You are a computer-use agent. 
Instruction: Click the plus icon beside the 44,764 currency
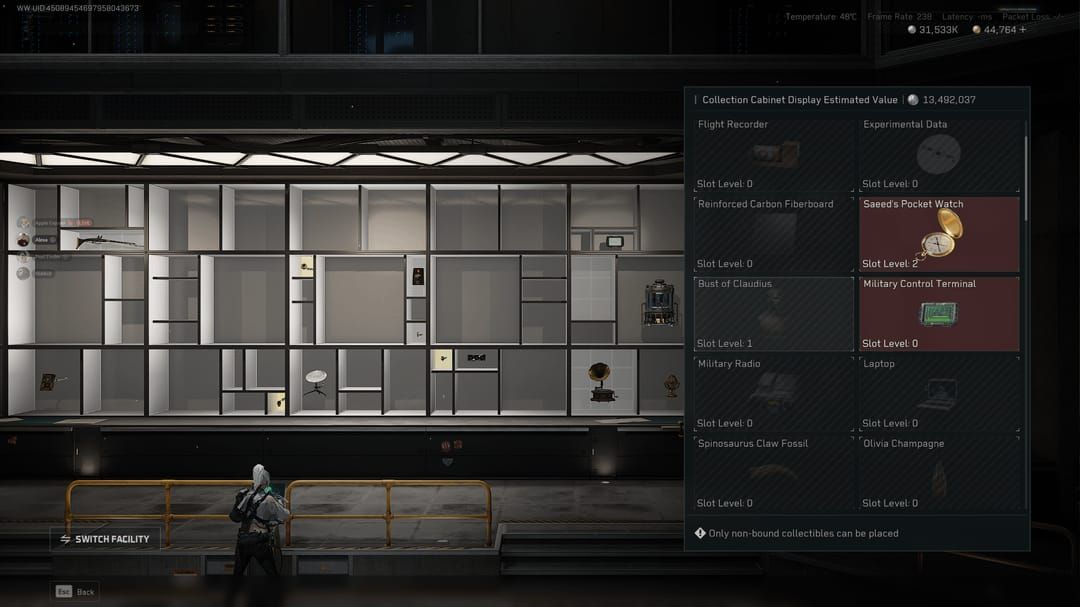click(1022, 30)
